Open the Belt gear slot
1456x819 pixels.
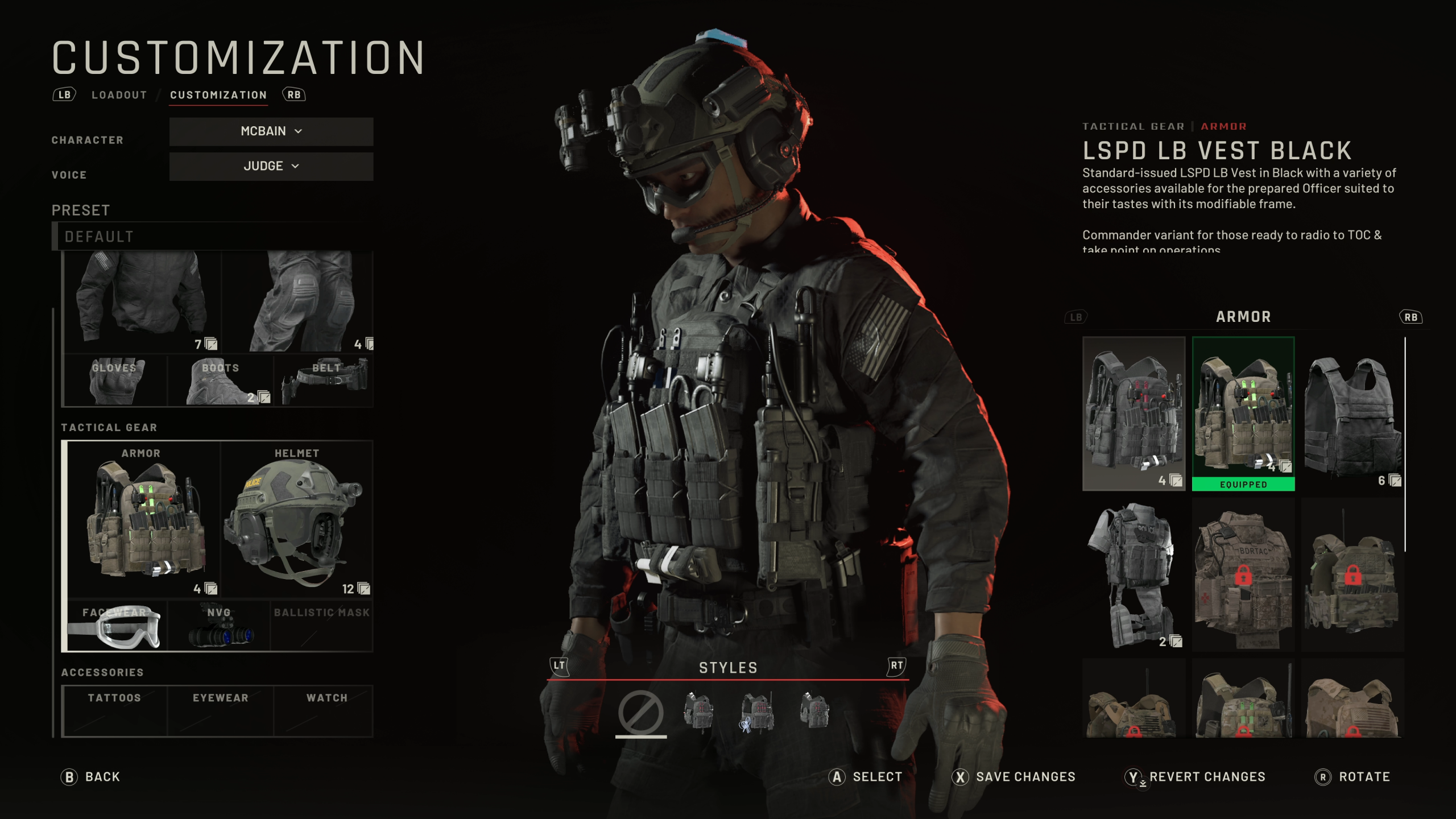coord(324,380)
